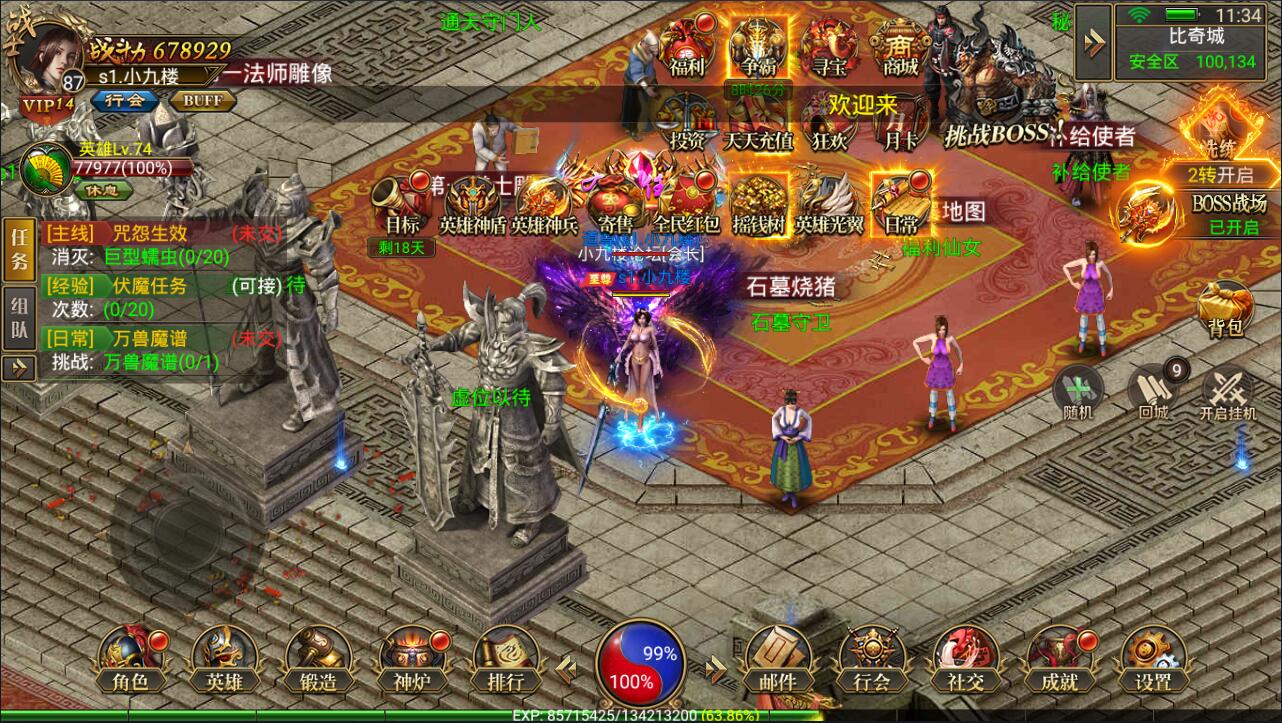Viewport: 1282px width, 723px height.
Task: Use the 回城 return-to-town scroll
Action: point(1154,391)
